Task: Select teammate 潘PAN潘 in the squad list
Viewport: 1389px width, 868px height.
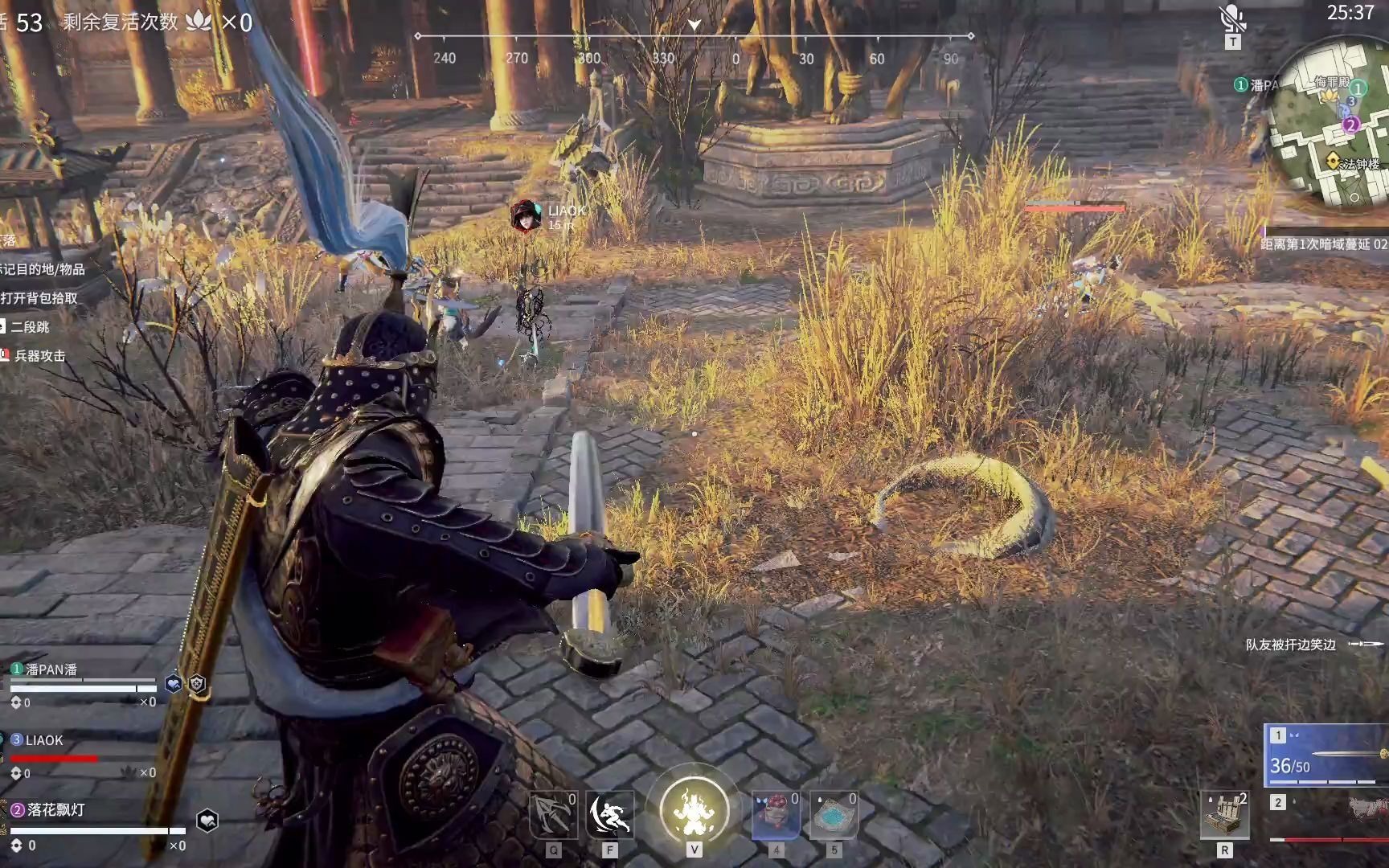Action: [x=51, y=669]
